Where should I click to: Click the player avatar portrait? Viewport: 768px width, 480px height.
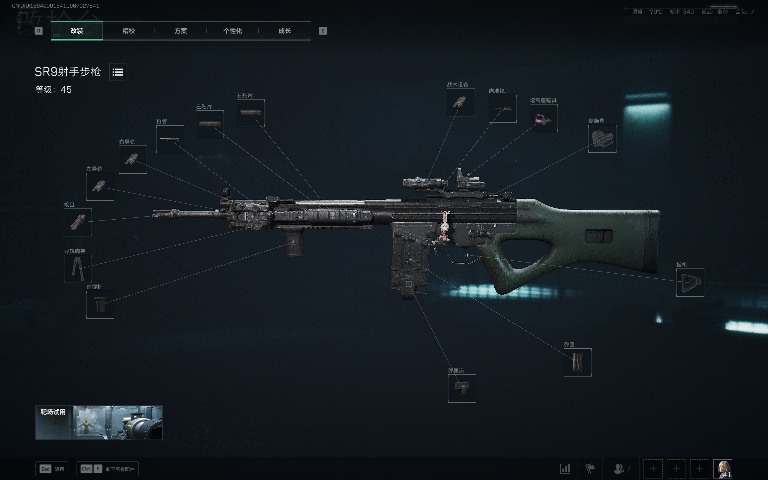(723, 468)
